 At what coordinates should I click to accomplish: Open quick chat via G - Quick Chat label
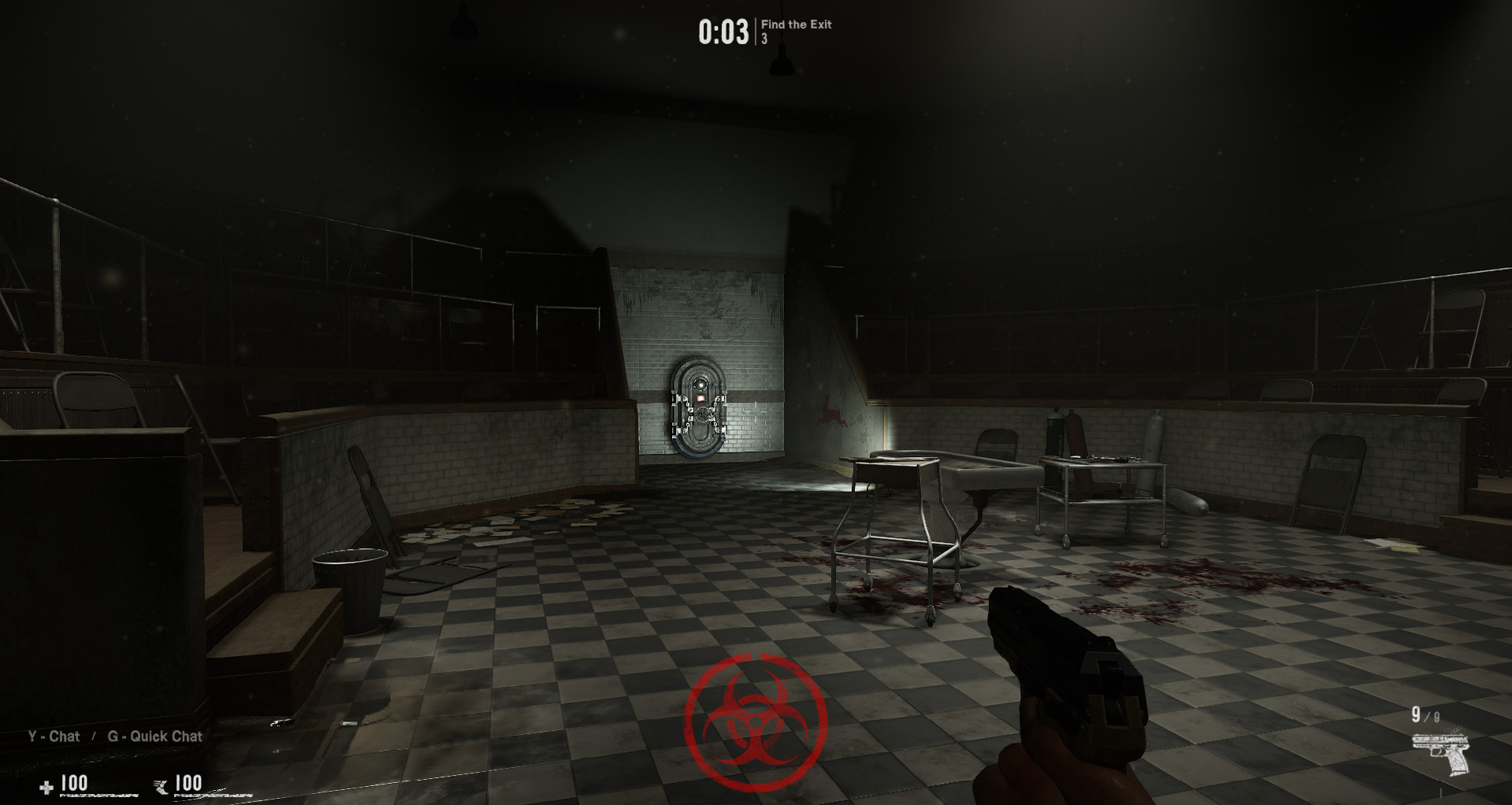(x=157, y=736)
